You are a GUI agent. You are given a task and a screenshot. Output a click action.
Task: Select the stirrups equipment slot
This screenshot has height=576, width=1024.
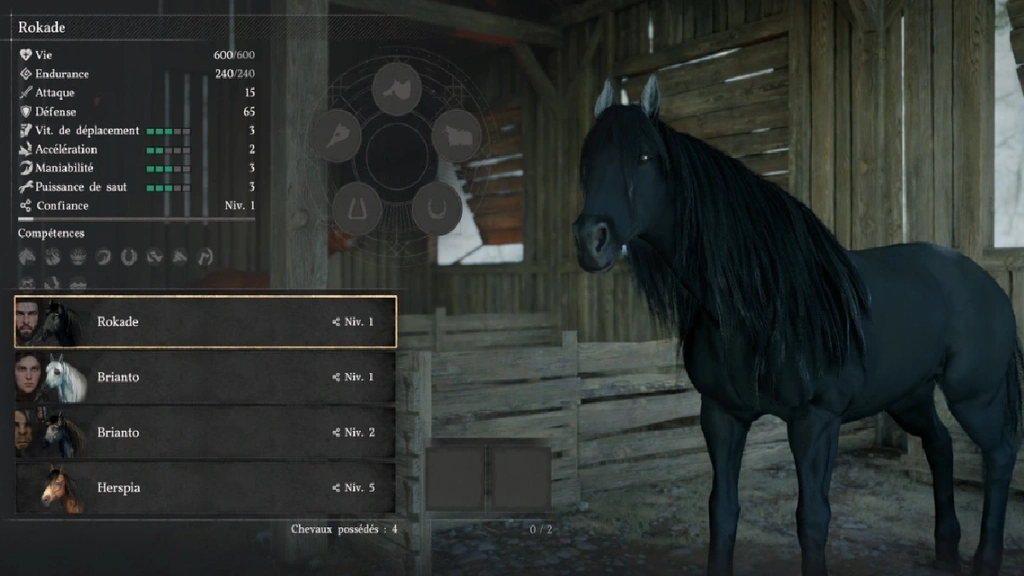[356, 208]
